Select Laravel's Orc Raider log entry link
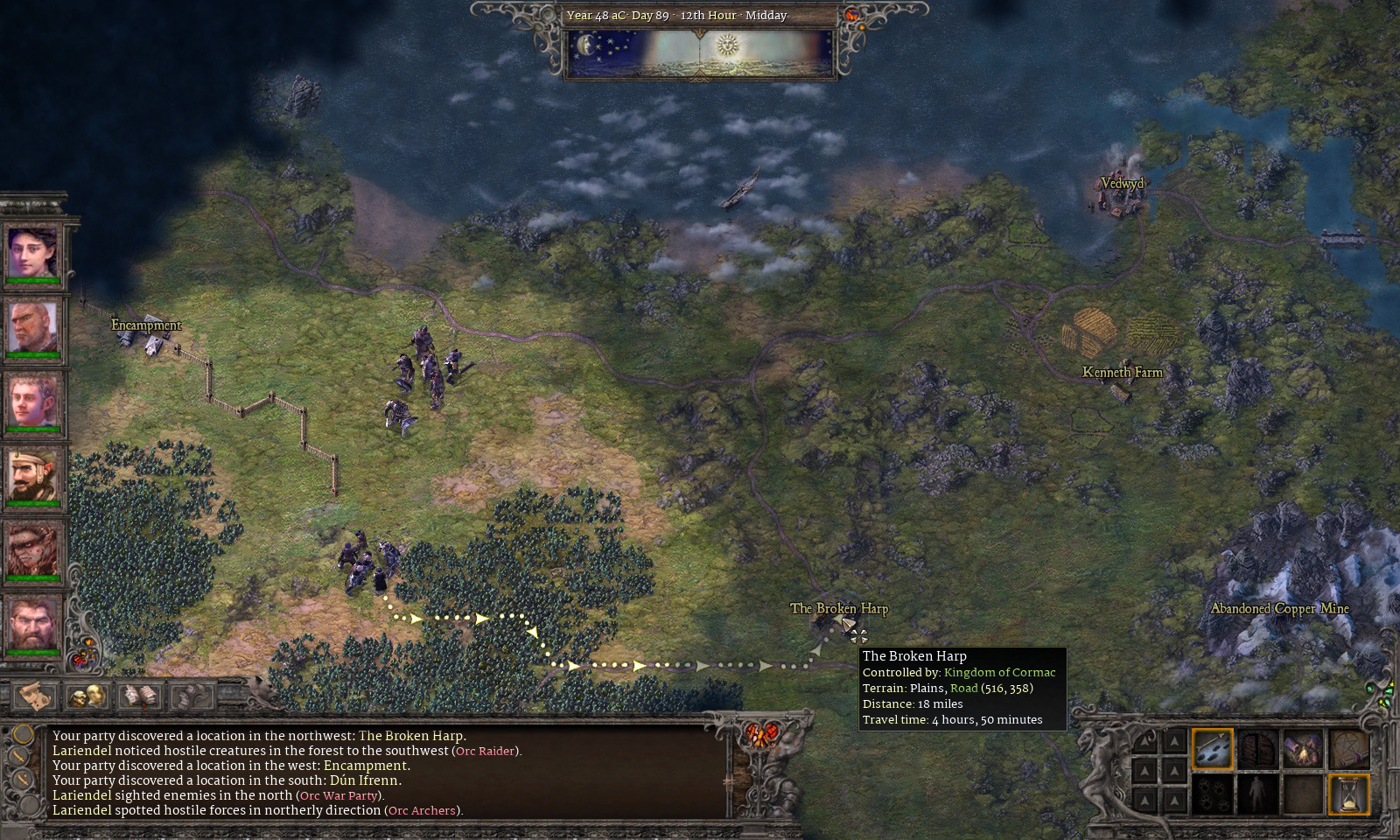This screenshot has height=840, width=1400. tap(483, 751)
